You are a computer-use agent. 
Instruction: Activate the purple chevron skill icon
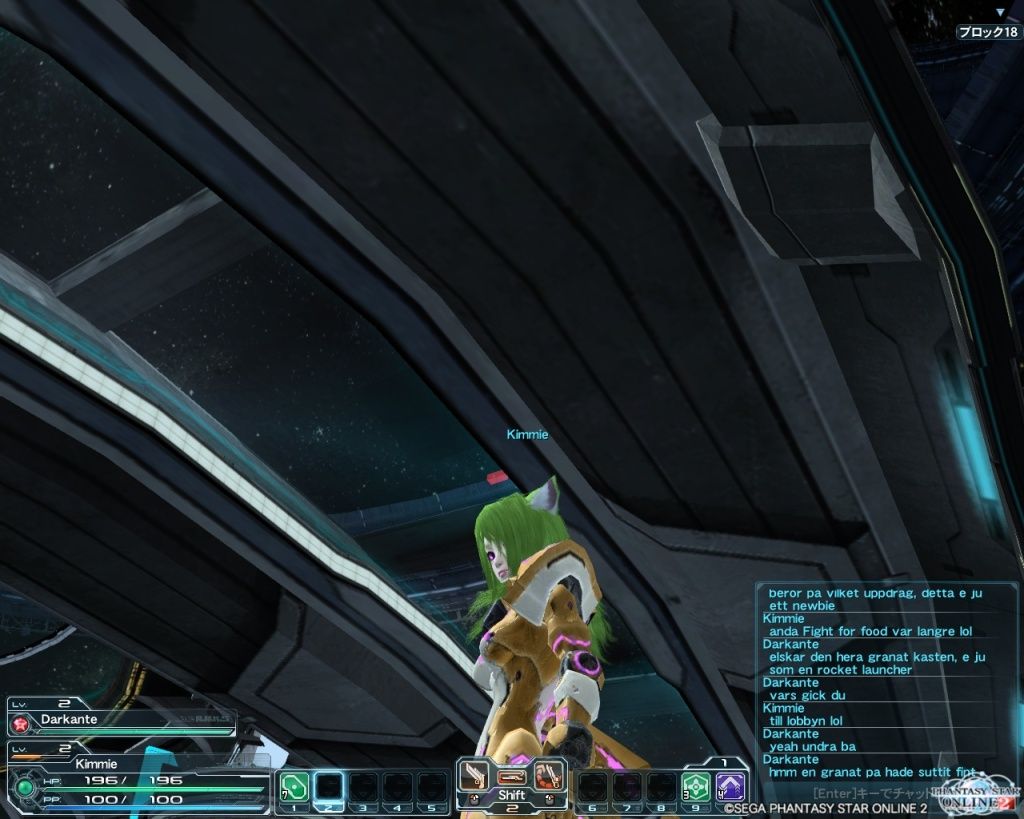pyautogui.click(x=731, y=786)
